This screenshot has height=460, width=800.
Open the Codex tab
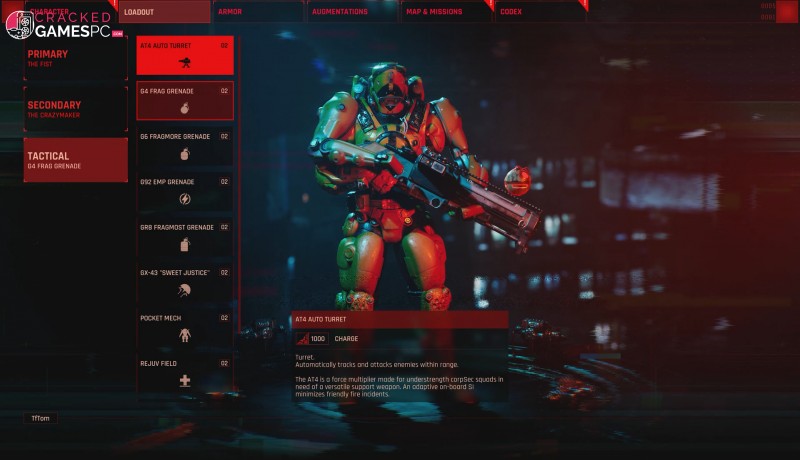[538, 12]
